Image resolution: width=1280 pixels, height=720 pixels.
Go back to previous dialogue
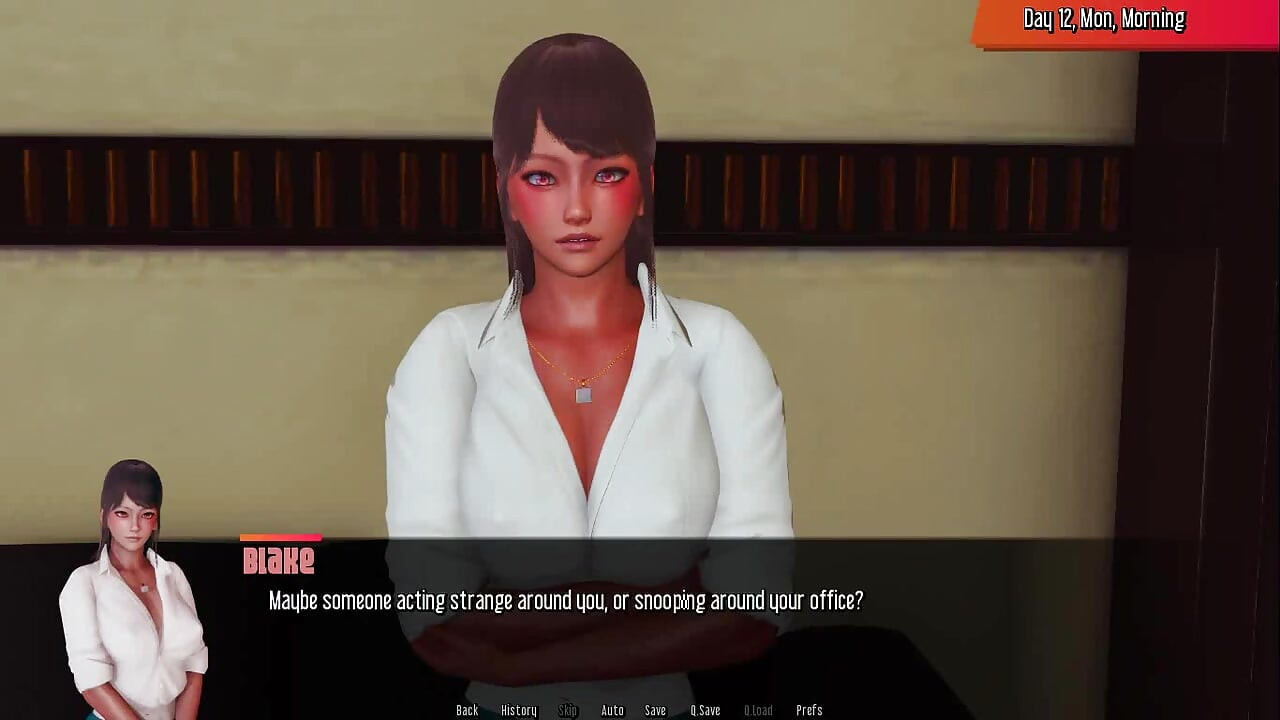click(x=466, y=710)
